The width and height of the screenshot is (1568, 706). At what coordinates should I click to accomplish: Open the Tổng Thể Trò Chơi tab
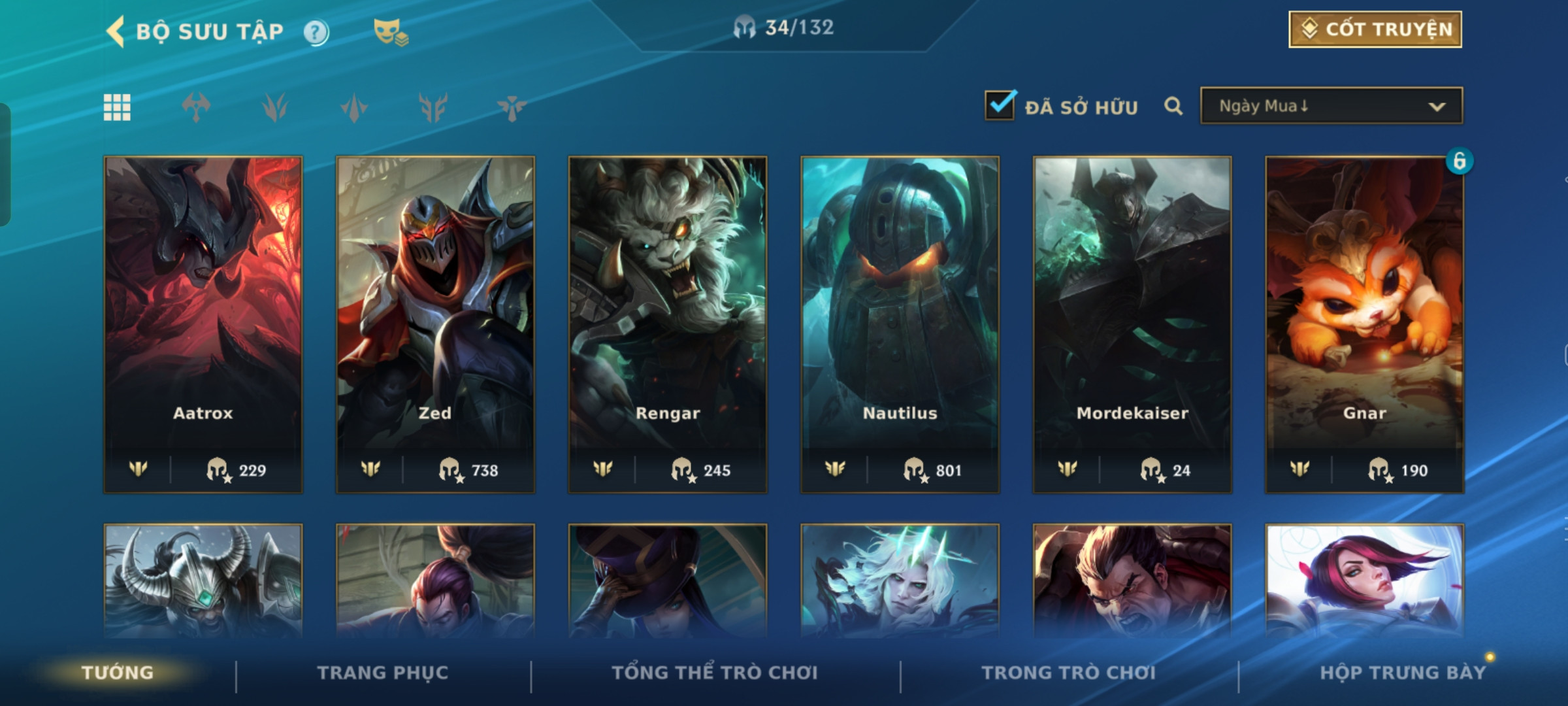click(715, 673)
